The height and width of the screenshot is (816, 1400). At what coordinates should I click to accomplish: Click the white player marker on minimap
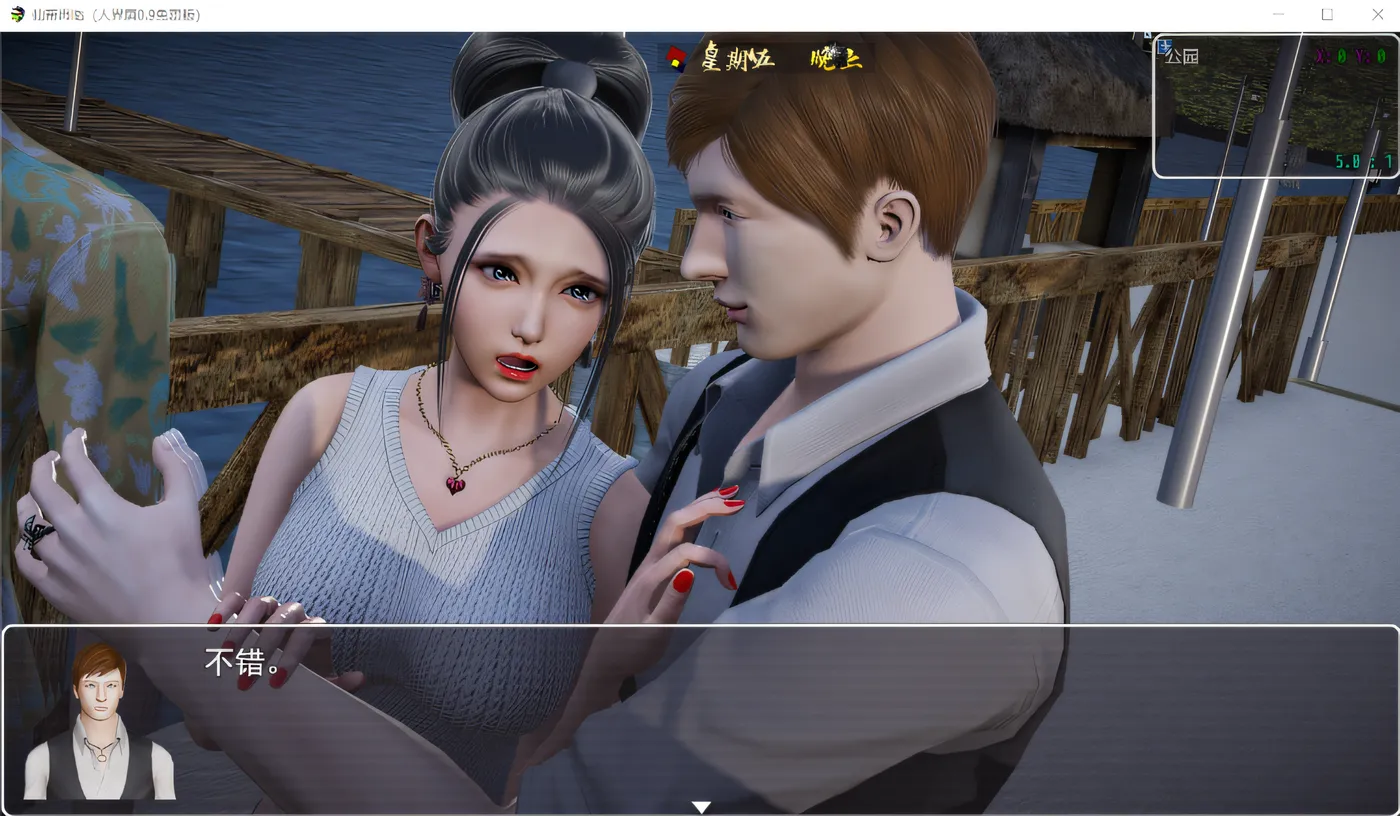click(1254, 95)
